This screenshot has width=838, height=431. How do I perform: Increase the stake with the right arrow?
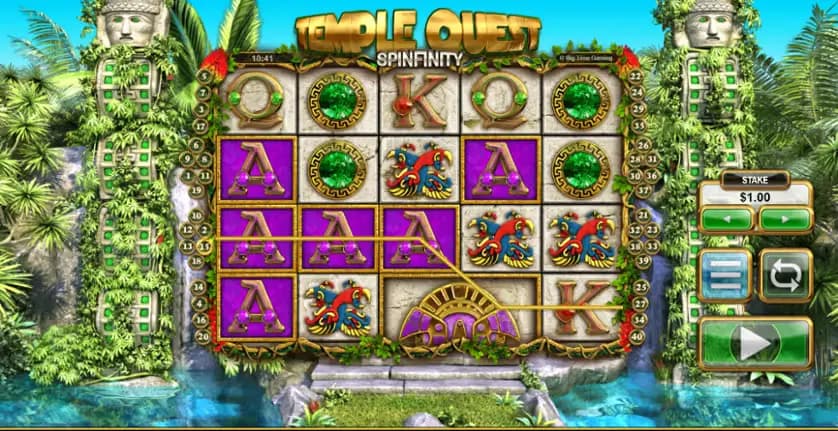click(x=784, y=218)
